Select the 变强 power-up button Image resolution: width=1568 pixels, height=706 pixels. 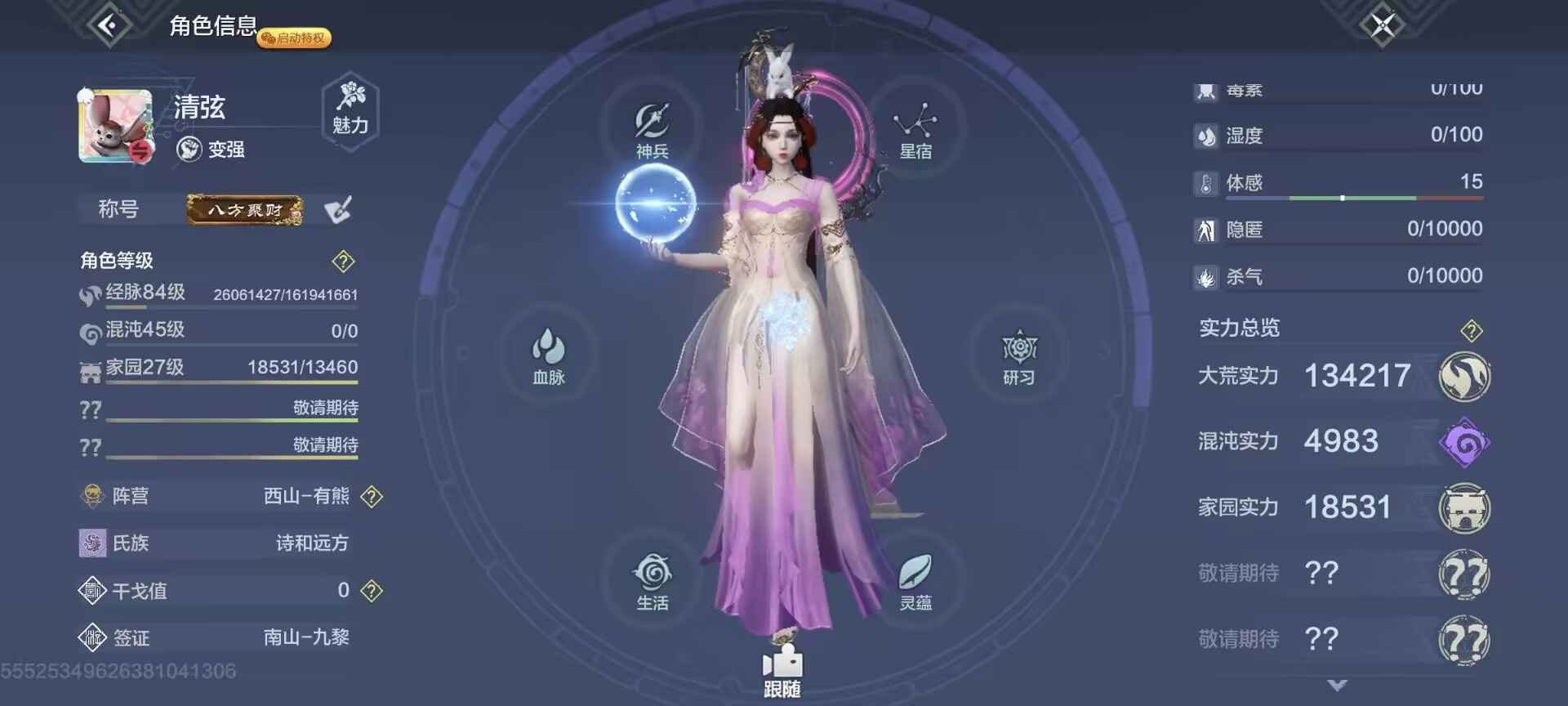coord(212,150)
